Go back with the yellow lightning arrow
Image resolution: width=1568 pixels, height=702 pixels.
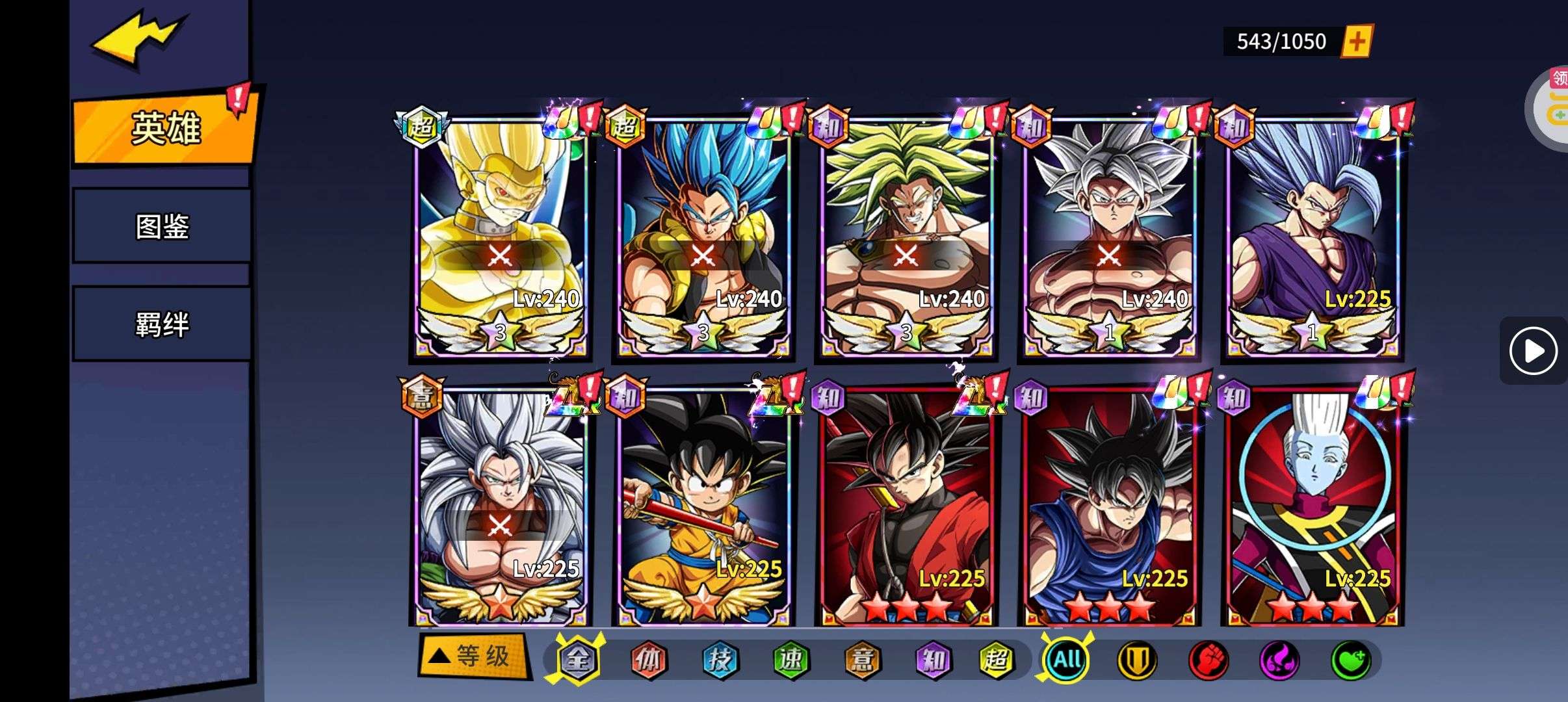pyautogui.click(x=138, y=40)
